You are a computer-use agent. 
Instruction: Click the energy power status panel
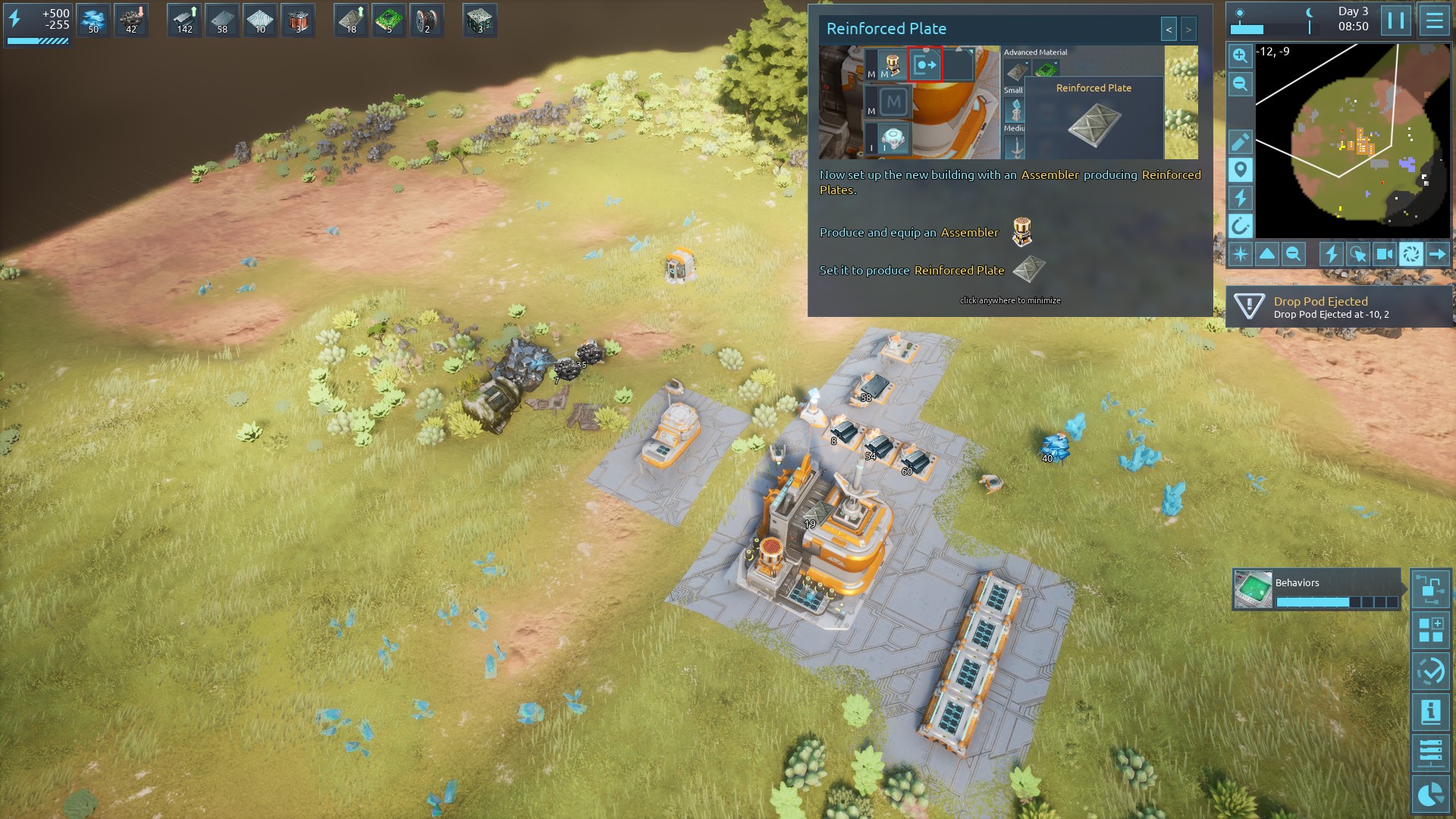38,24
